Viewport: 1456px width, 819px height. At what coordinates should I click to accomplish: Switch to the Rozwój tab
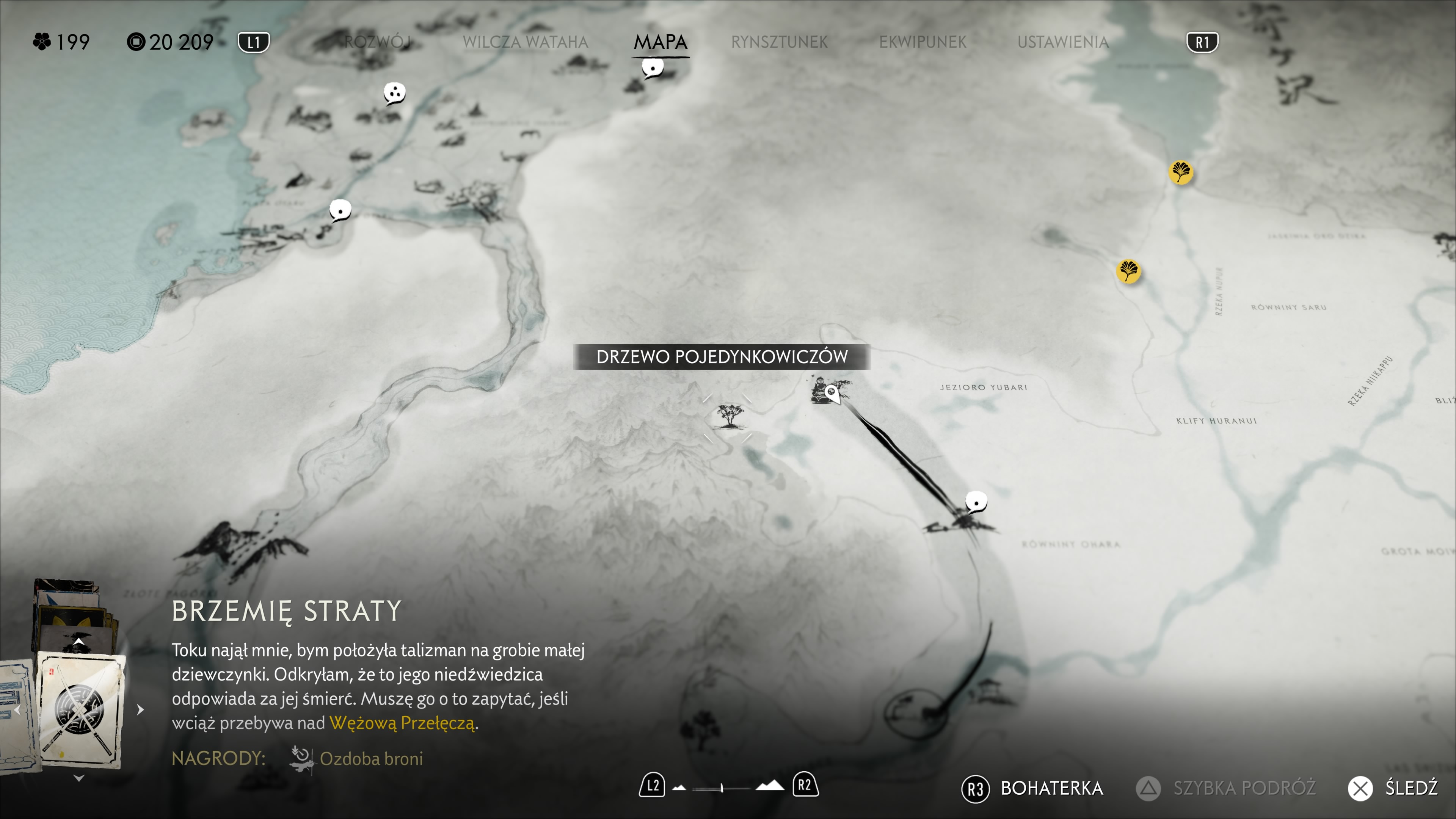(x=378, y=42)
